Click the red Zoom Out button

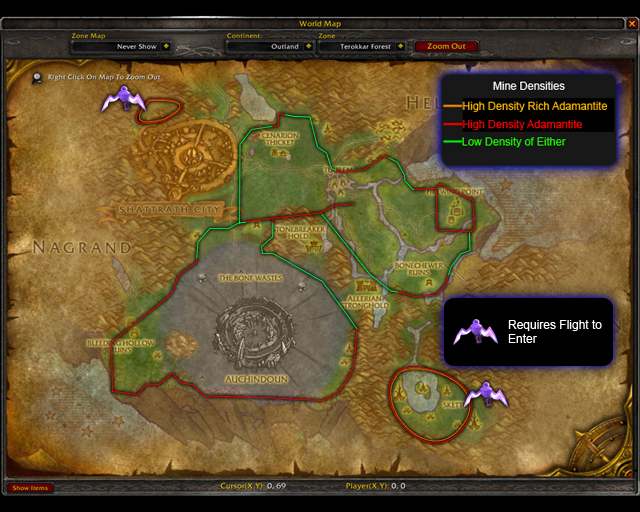click(446, 46)
